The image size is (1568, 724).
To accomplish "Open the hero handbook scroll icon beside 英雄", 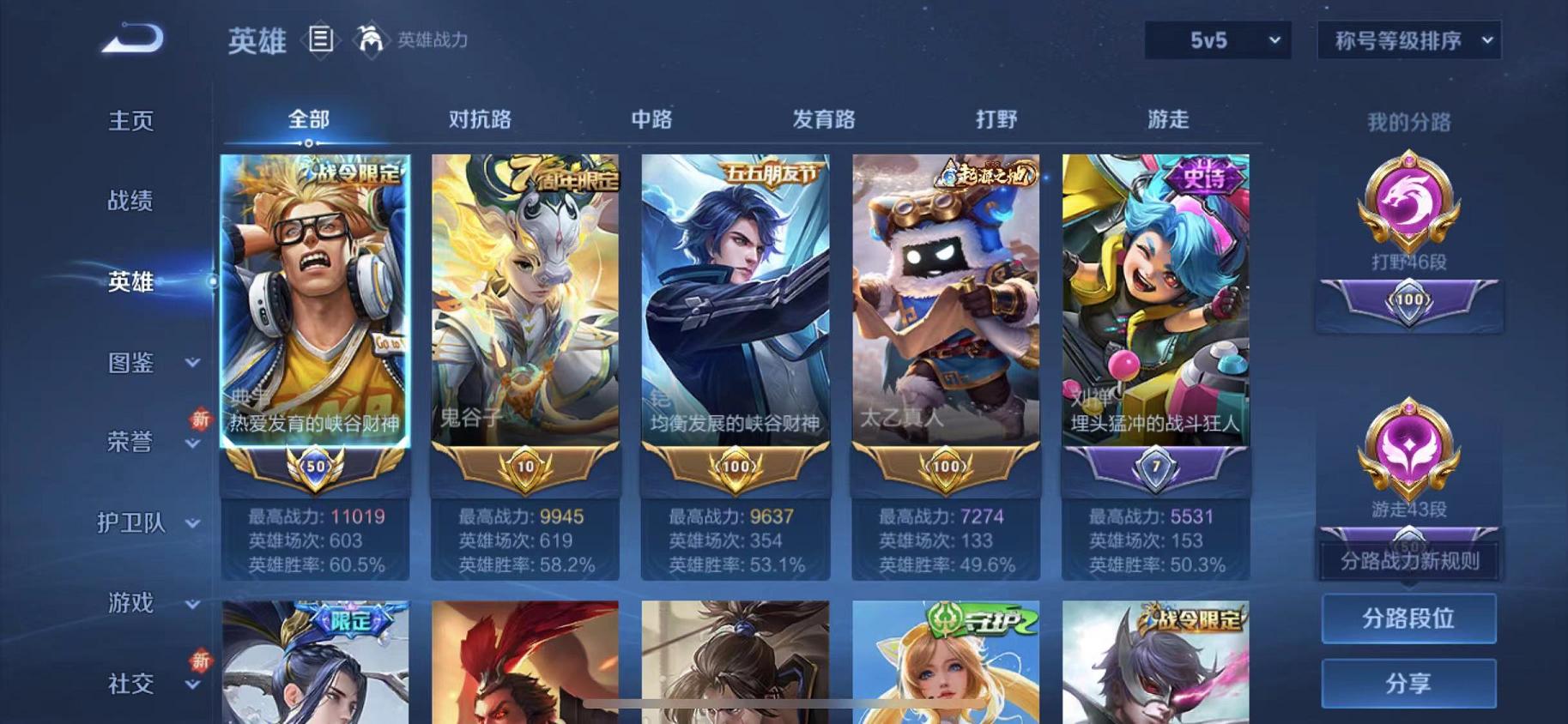I will pos(321,40).
